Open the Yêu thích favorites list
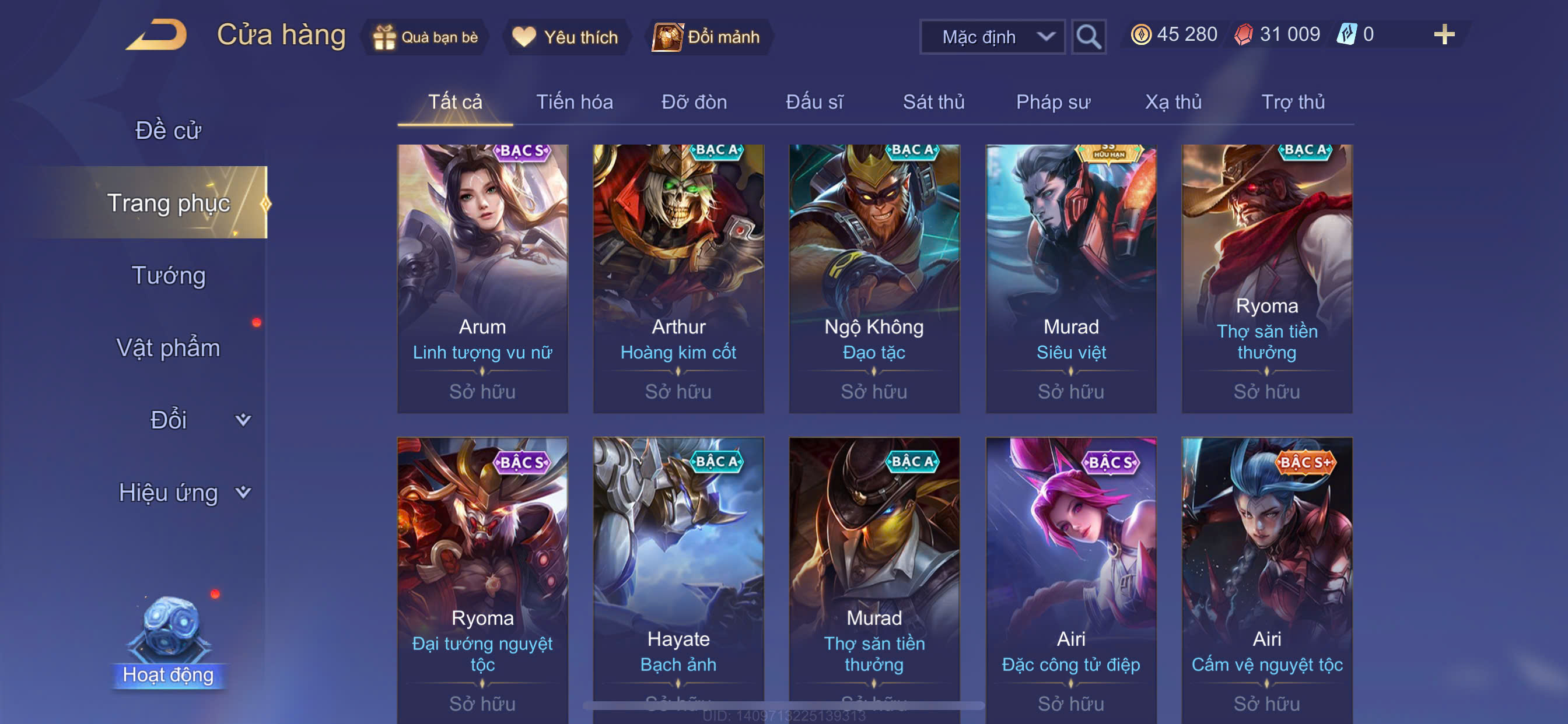 point(565,37)
